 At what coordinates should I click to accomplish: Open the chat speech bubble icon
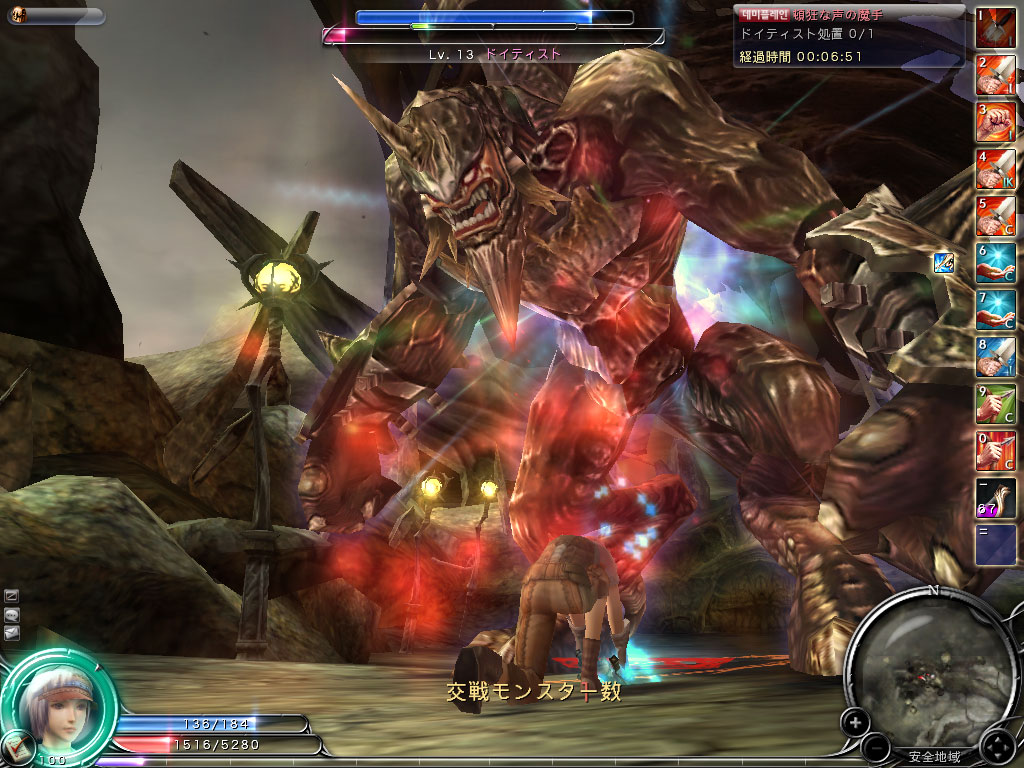click(x=11, y=614)
